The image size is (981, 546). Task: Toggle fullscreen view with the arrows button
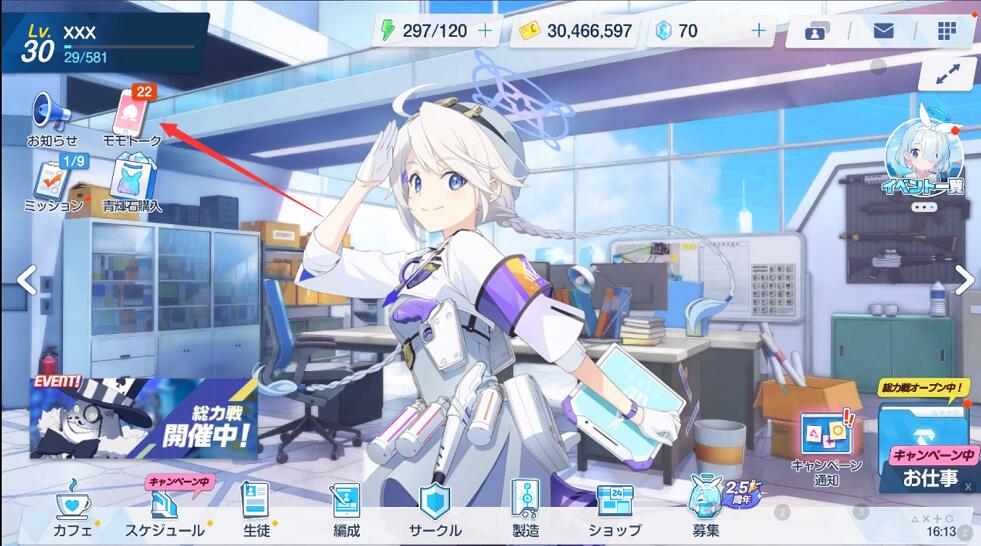click(x=946, y=73)
